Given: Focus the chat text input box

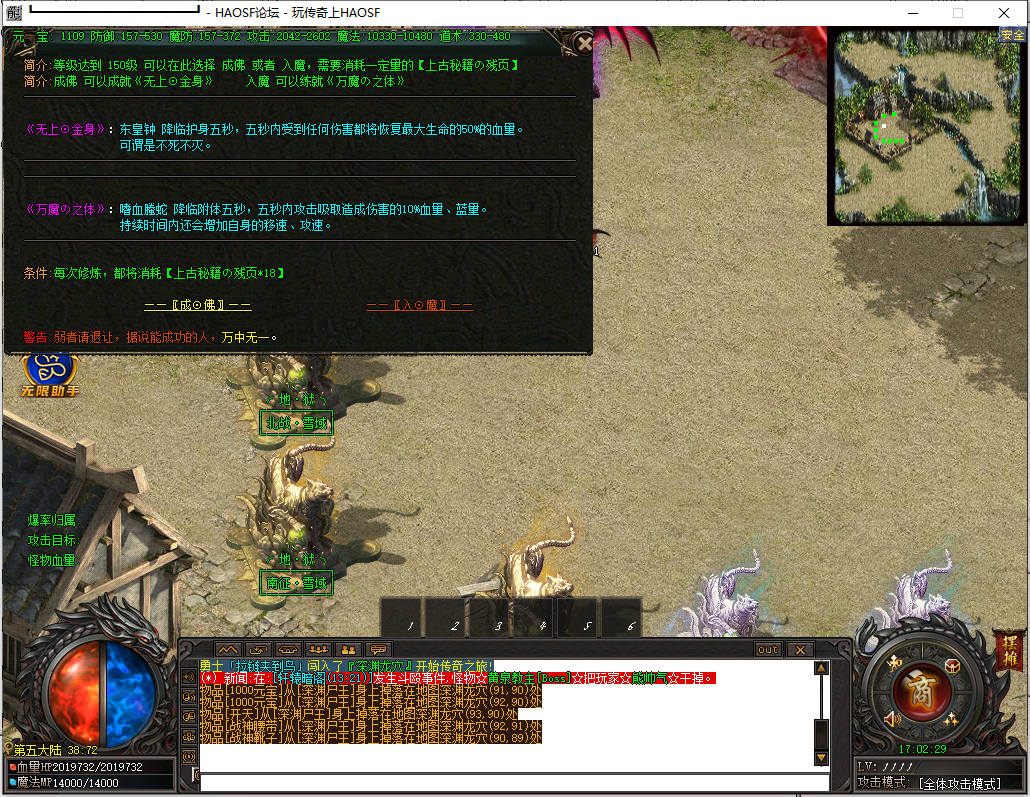Looking at the screenshot, I should point(510,781).
